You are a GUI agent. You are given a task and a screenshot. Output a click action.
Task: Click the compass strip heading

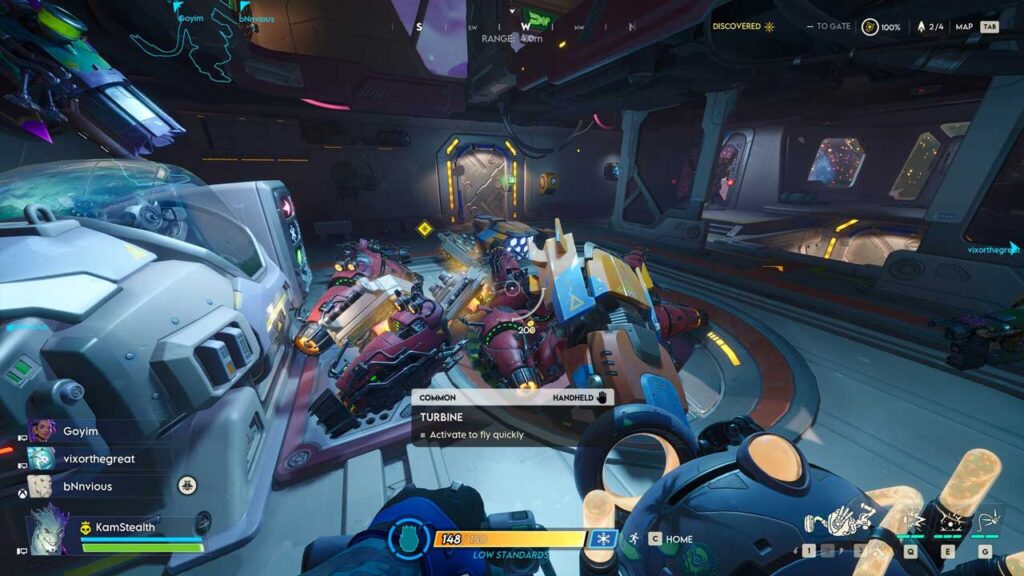pos(525,27)
